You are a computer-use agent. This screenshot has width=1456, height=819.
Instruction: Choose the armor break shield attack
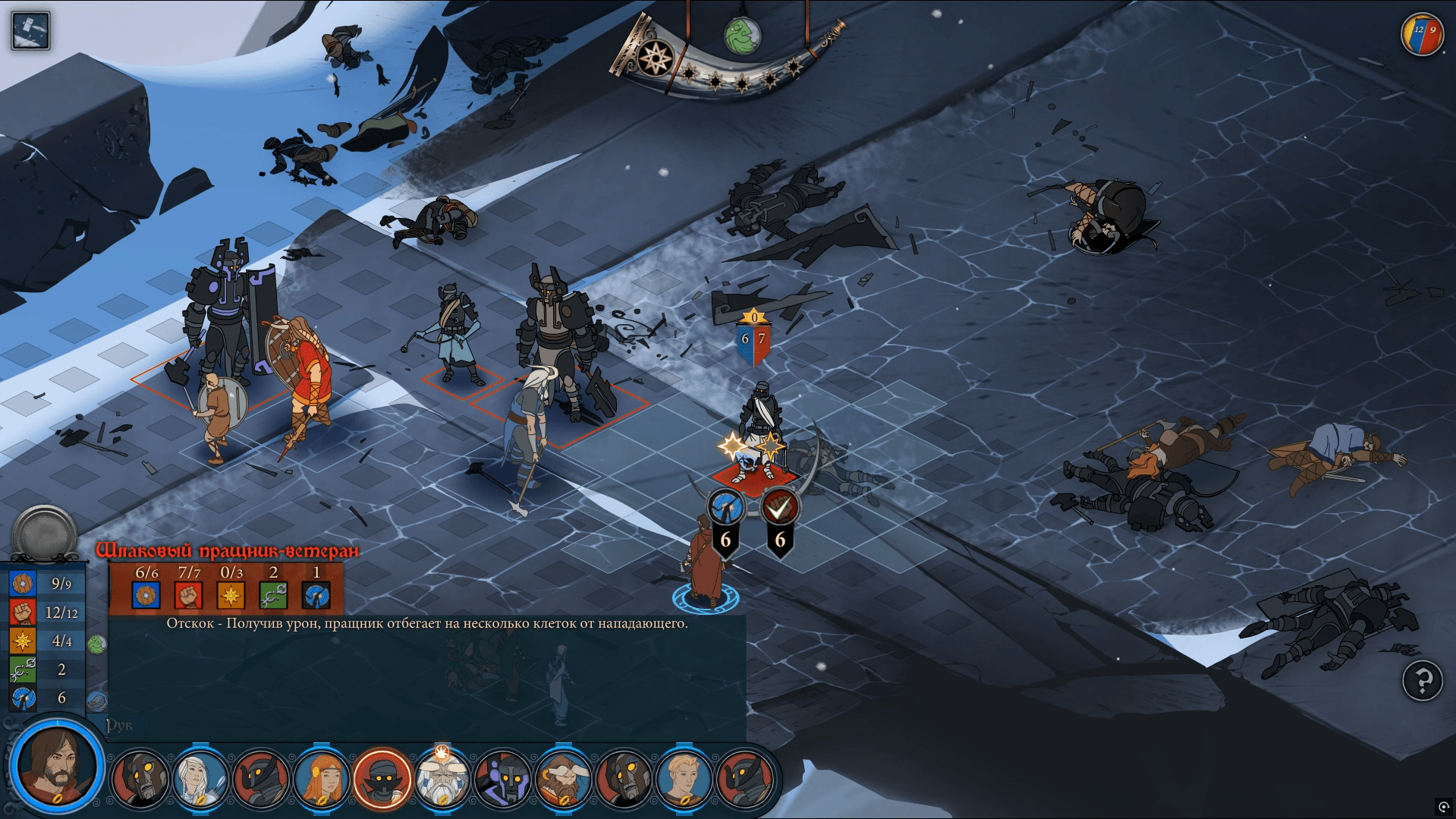coord(725,508)
